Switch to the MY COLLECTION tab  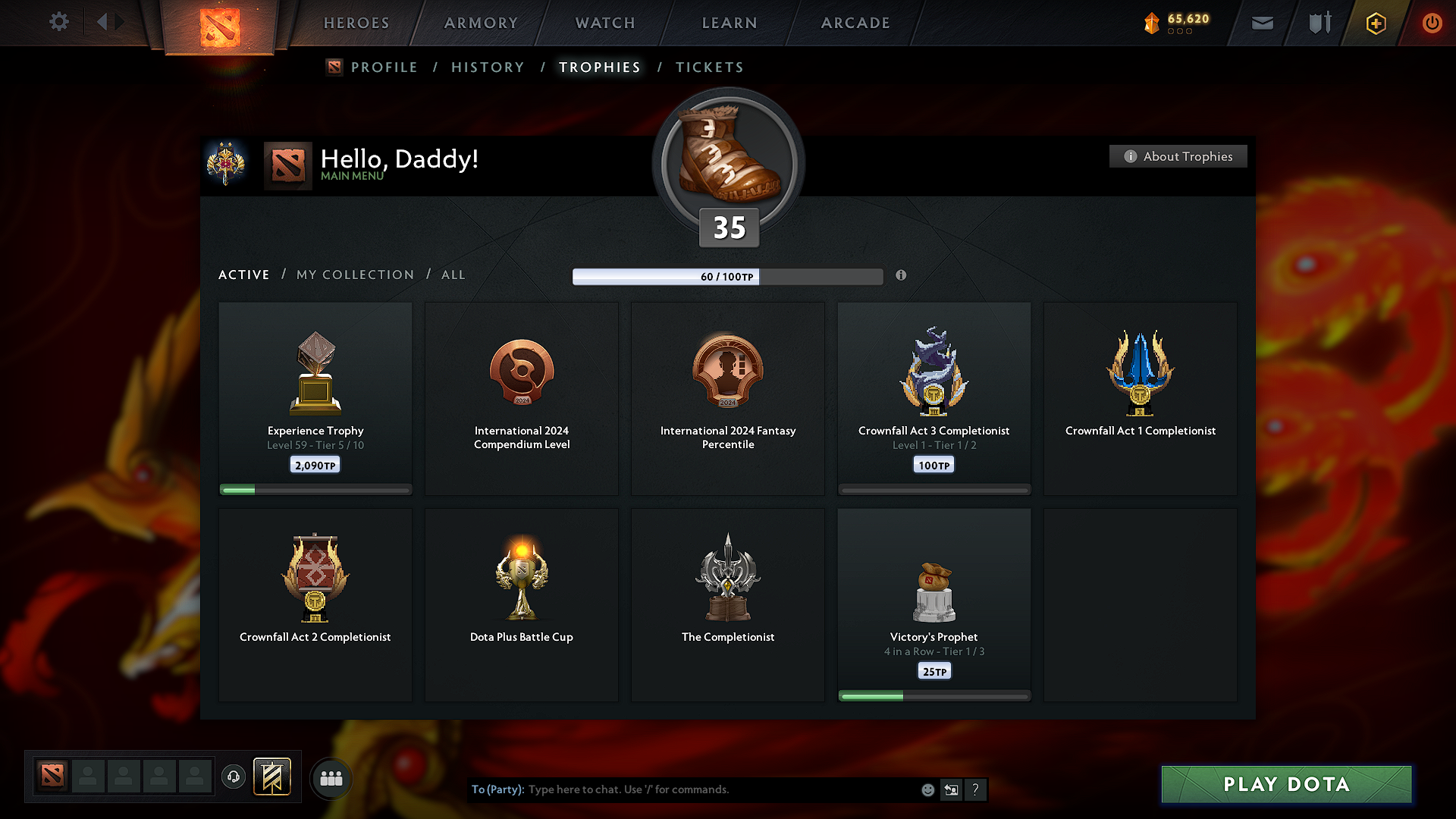(x=355, y=275)
